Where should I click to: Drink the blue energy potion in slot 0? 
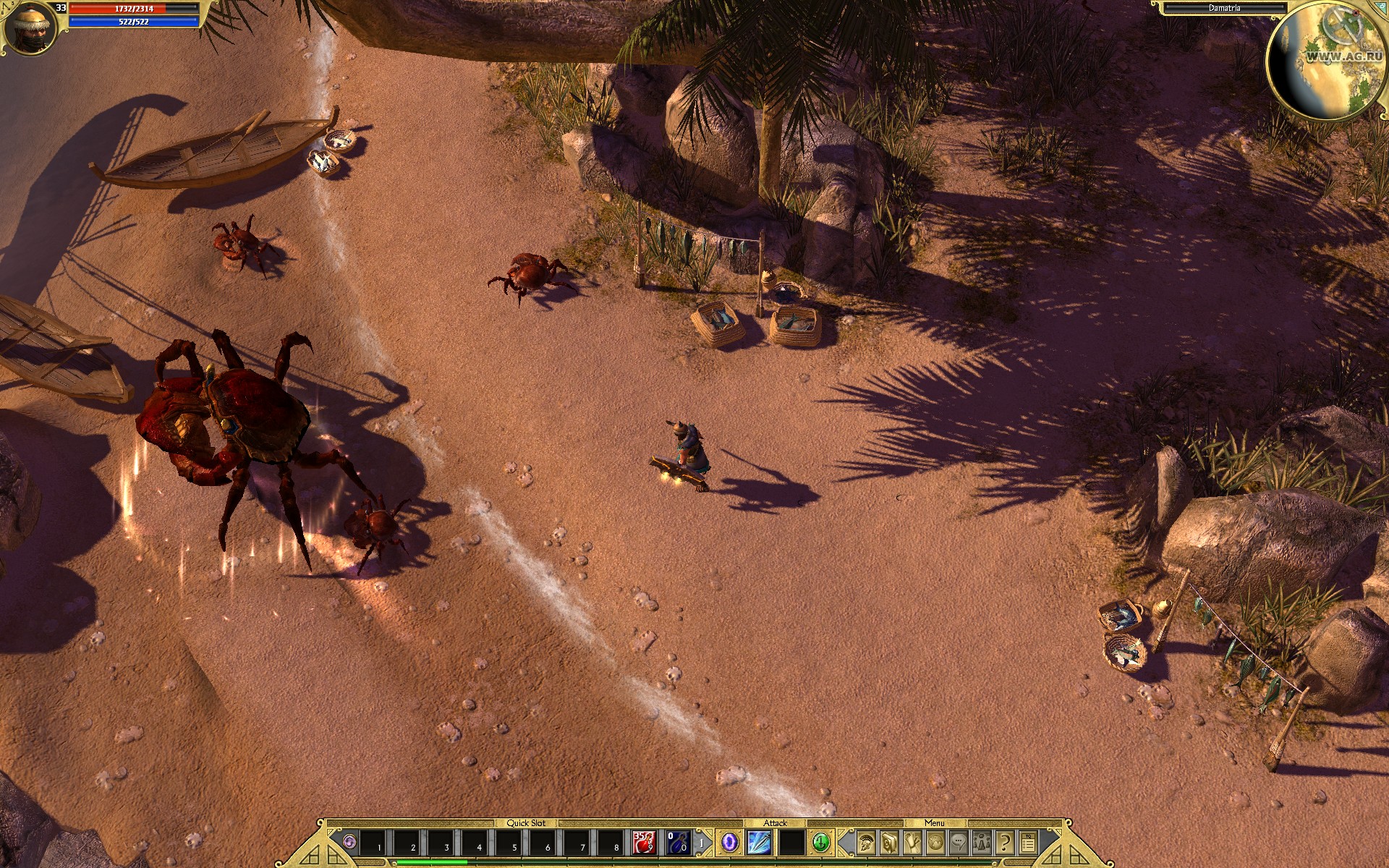(676, 843)
